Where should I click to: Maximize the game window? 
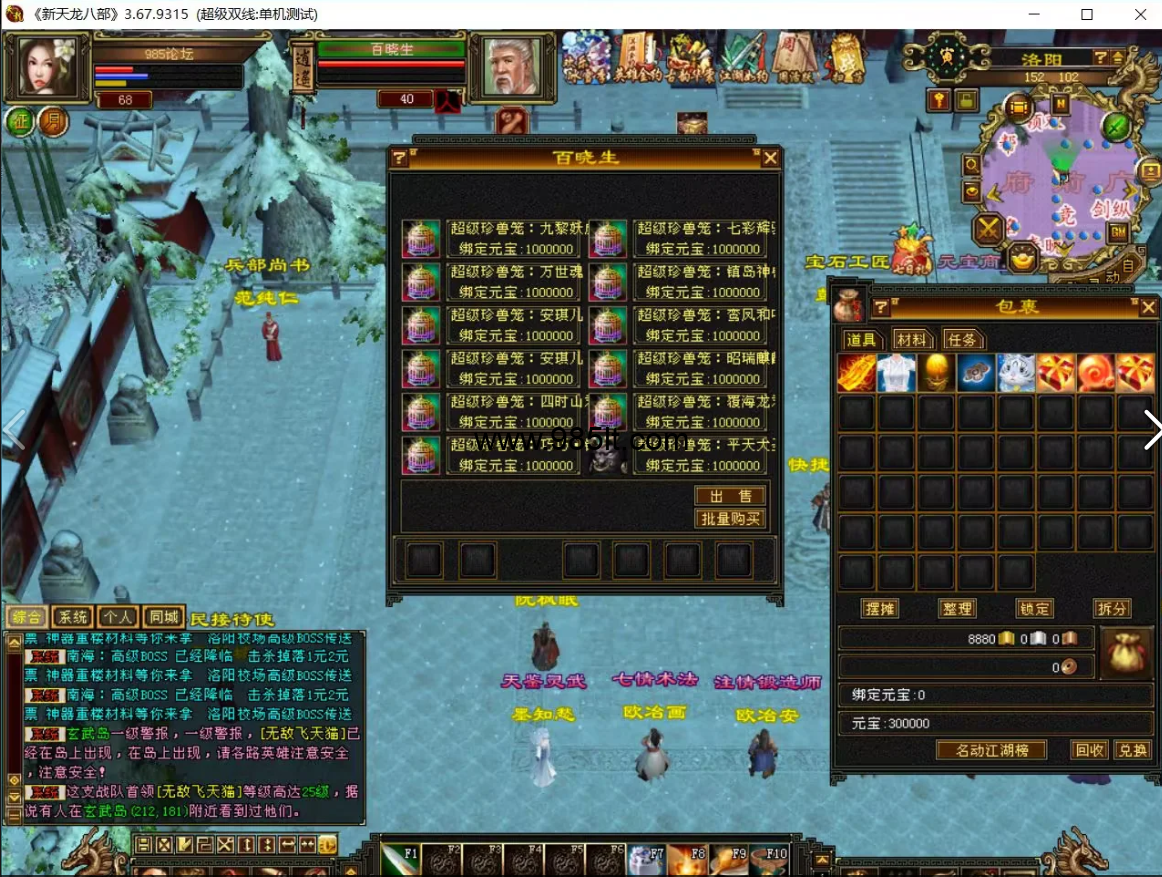(x=1087, y=14)
